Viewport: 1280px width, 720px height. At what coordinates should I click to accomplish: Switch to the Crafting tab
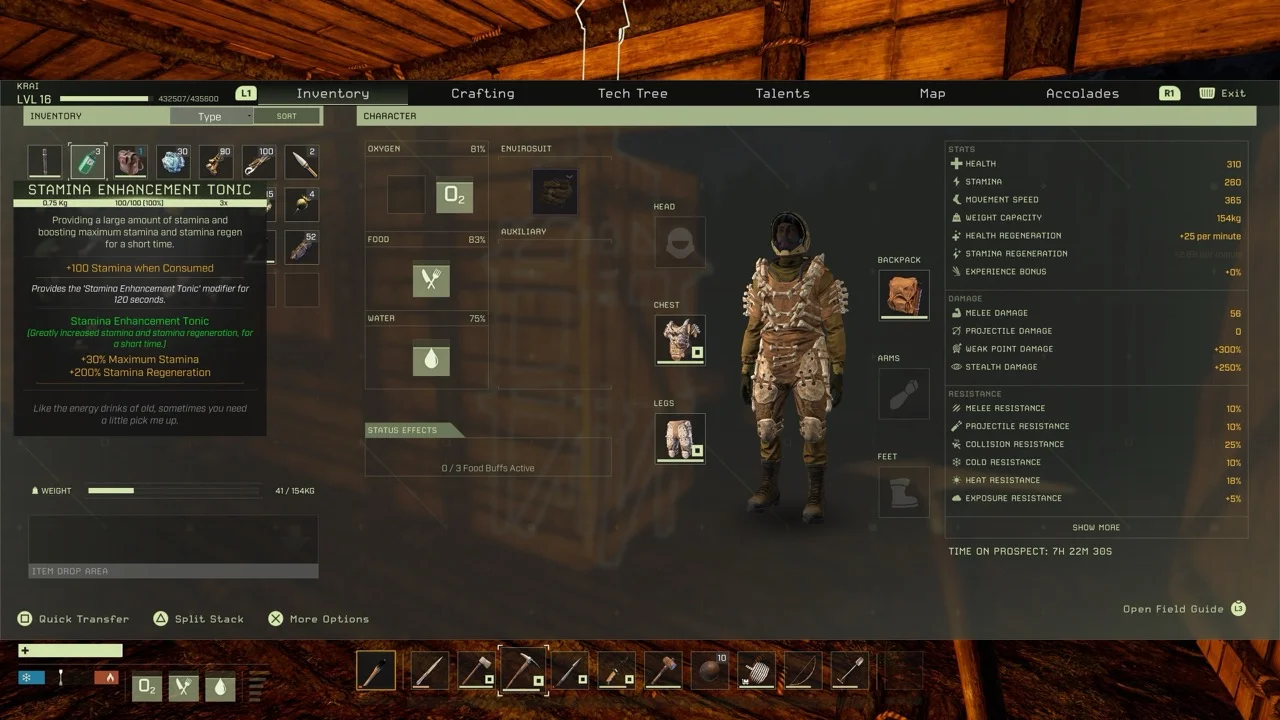pos(482,93)
